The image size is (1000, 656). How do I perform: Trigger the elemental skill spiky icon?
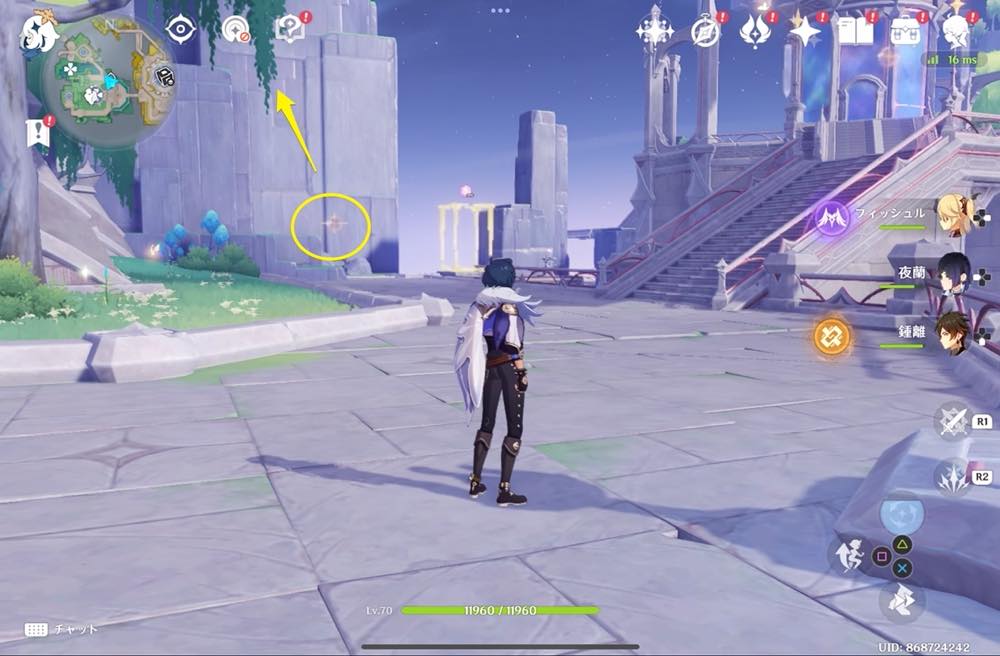pos(954,476)
